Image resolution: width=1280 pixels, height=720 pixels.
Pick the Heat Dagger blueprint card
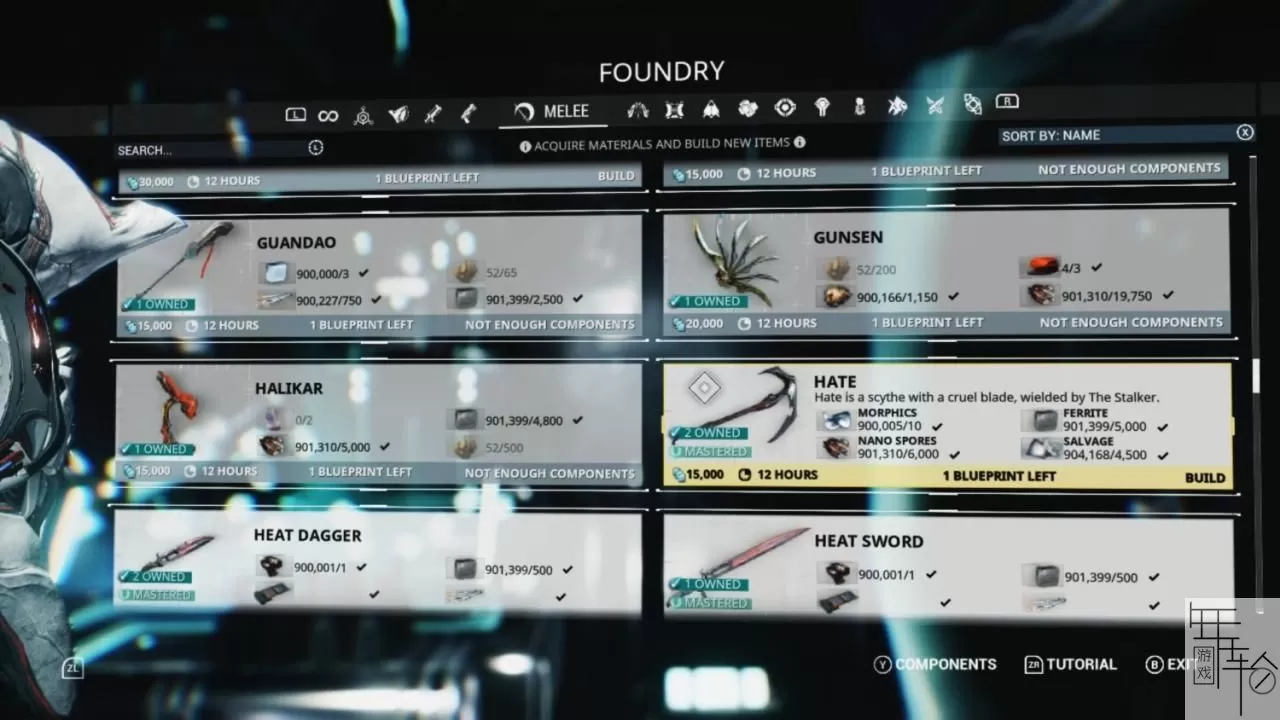point(380,562)
